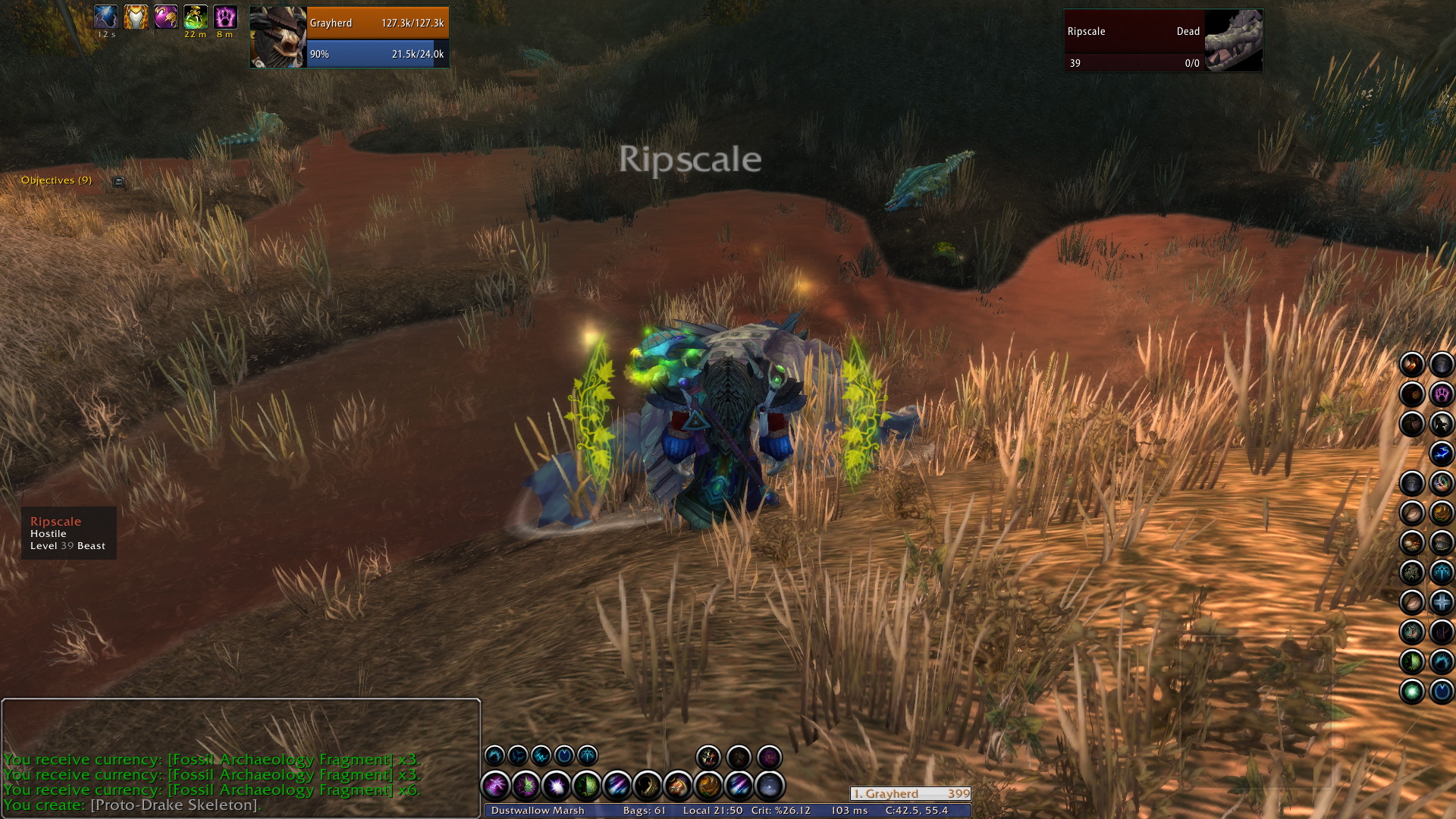Use the glowing green orb ability
The image size is (1456, 819).
click(x=1411, y=692)
